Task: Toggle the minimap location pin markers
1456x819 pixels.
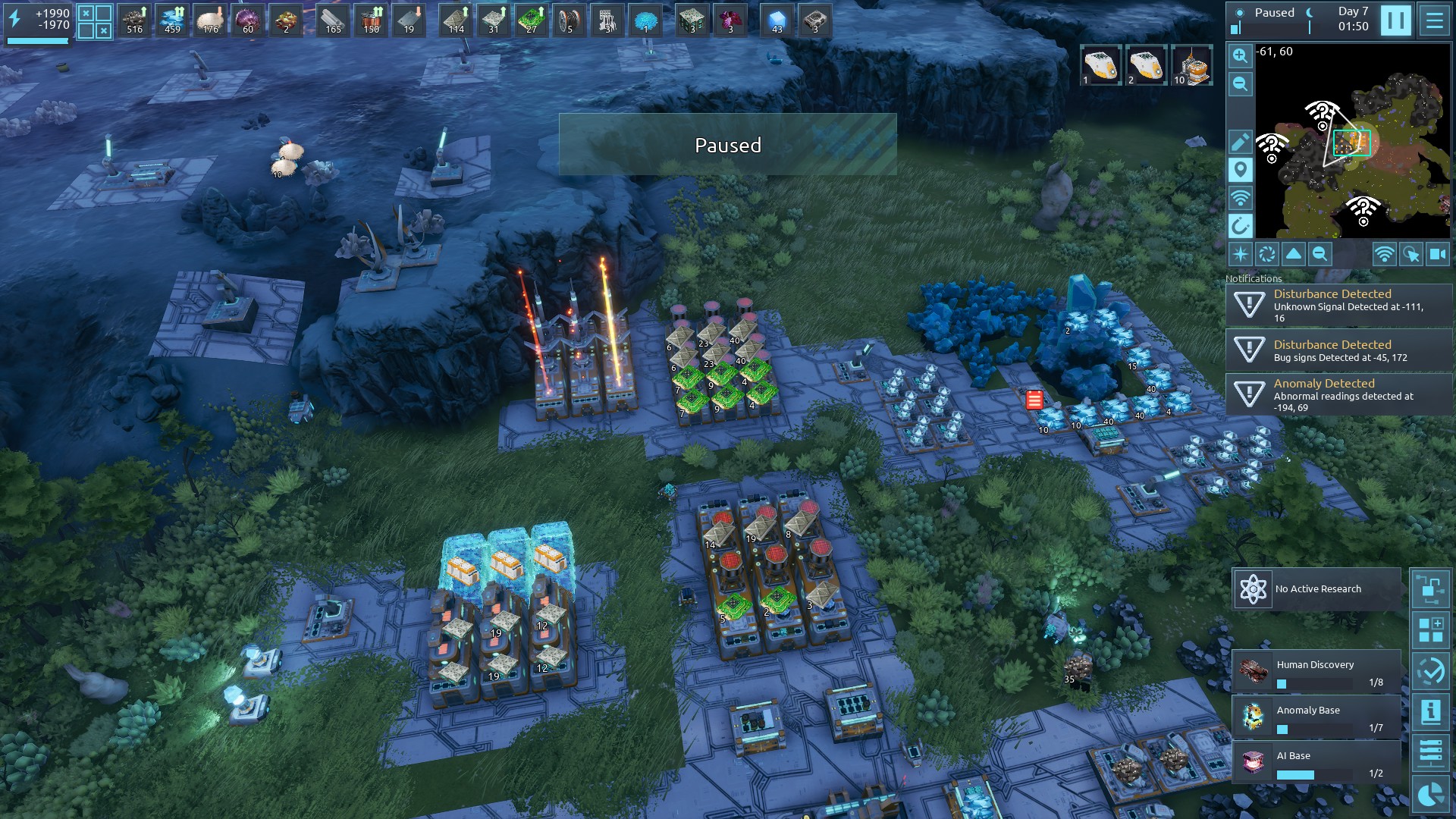Action: pyautogui.click(x=1240, y=170)
